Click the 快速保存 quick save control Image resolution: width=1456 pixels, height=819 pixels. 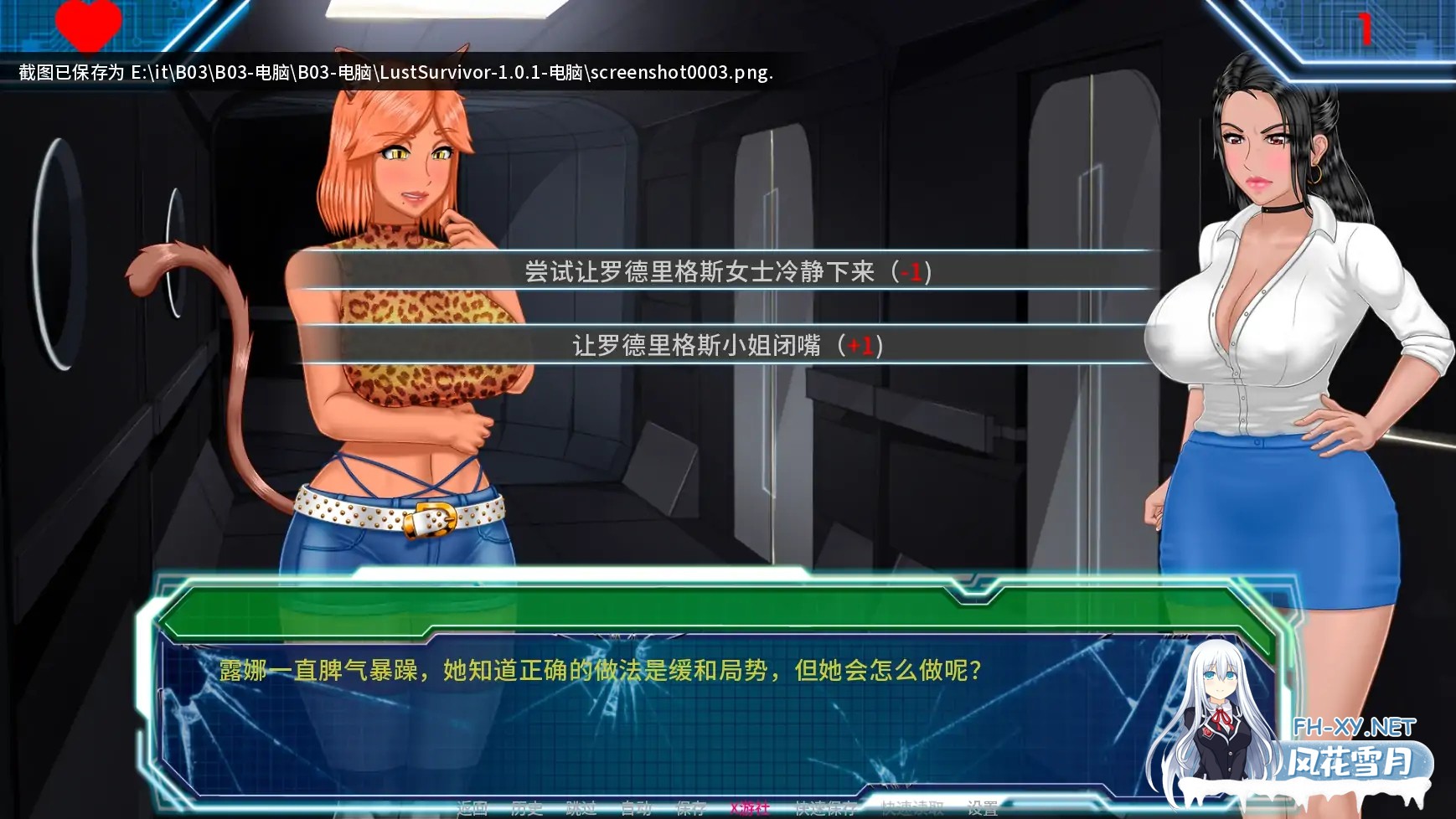[825, 809]
